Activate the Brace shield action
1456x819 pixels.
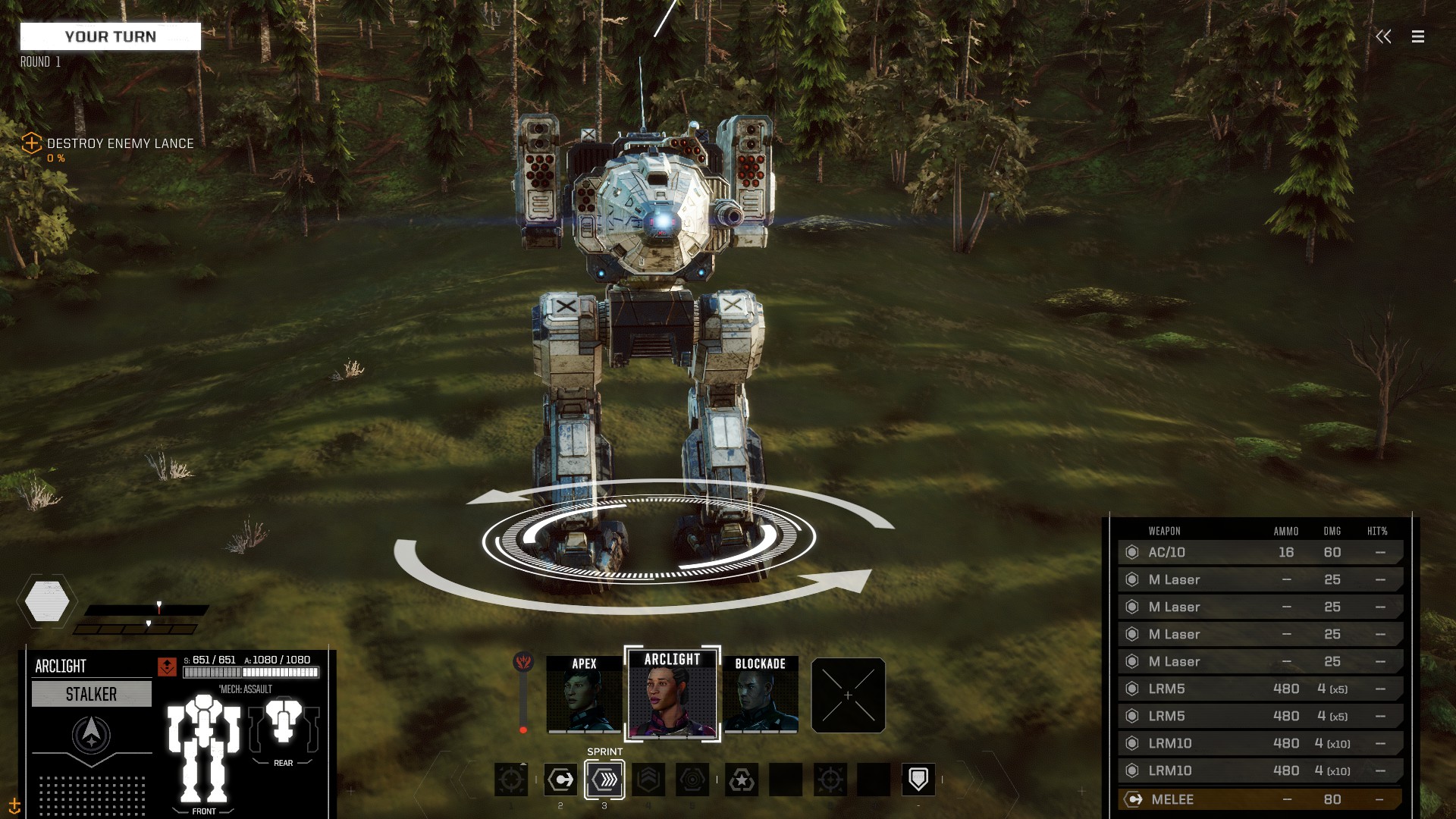[x=918, y=780]
